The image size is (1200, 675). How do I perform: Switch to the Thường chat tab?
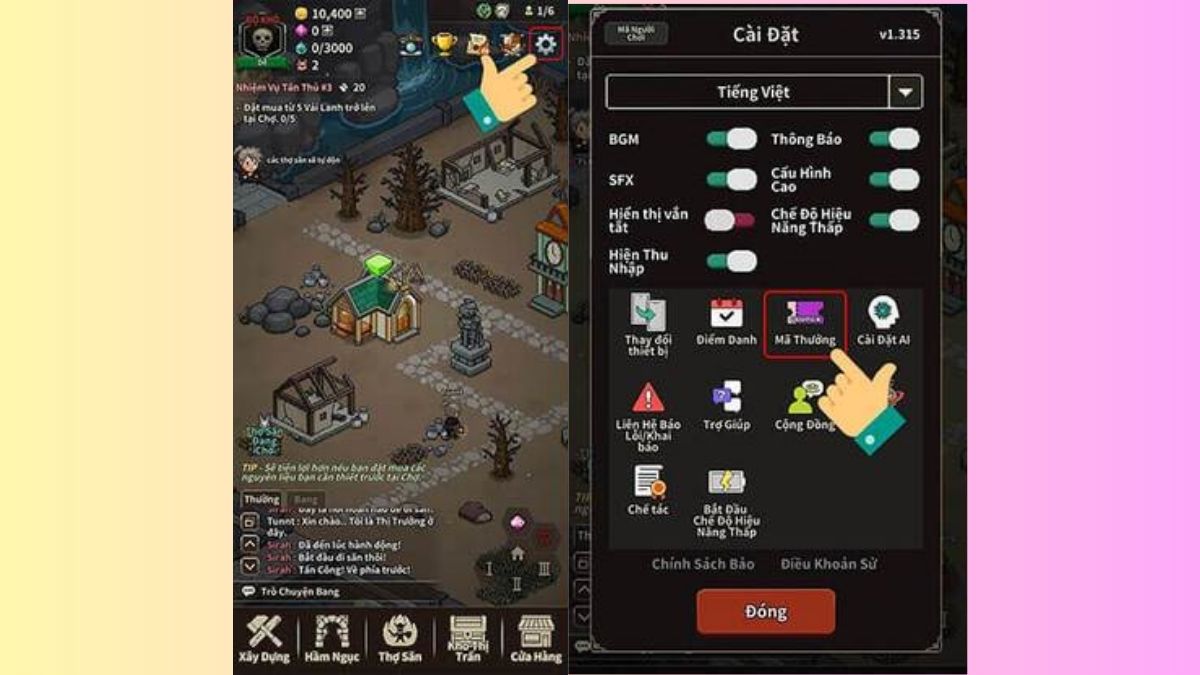[x=261, y=499]
